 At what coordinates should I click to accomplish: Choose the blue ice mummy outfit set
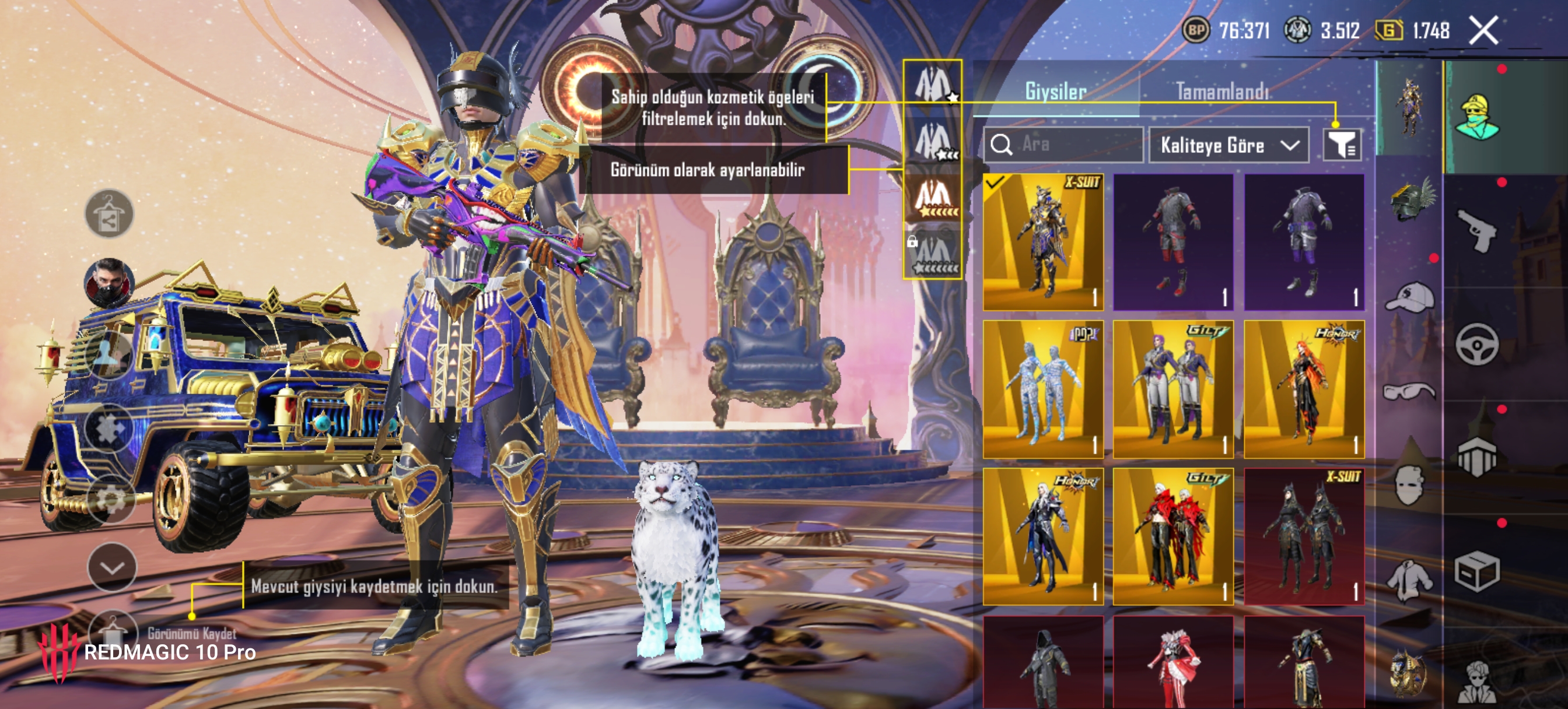[1044, 389]
